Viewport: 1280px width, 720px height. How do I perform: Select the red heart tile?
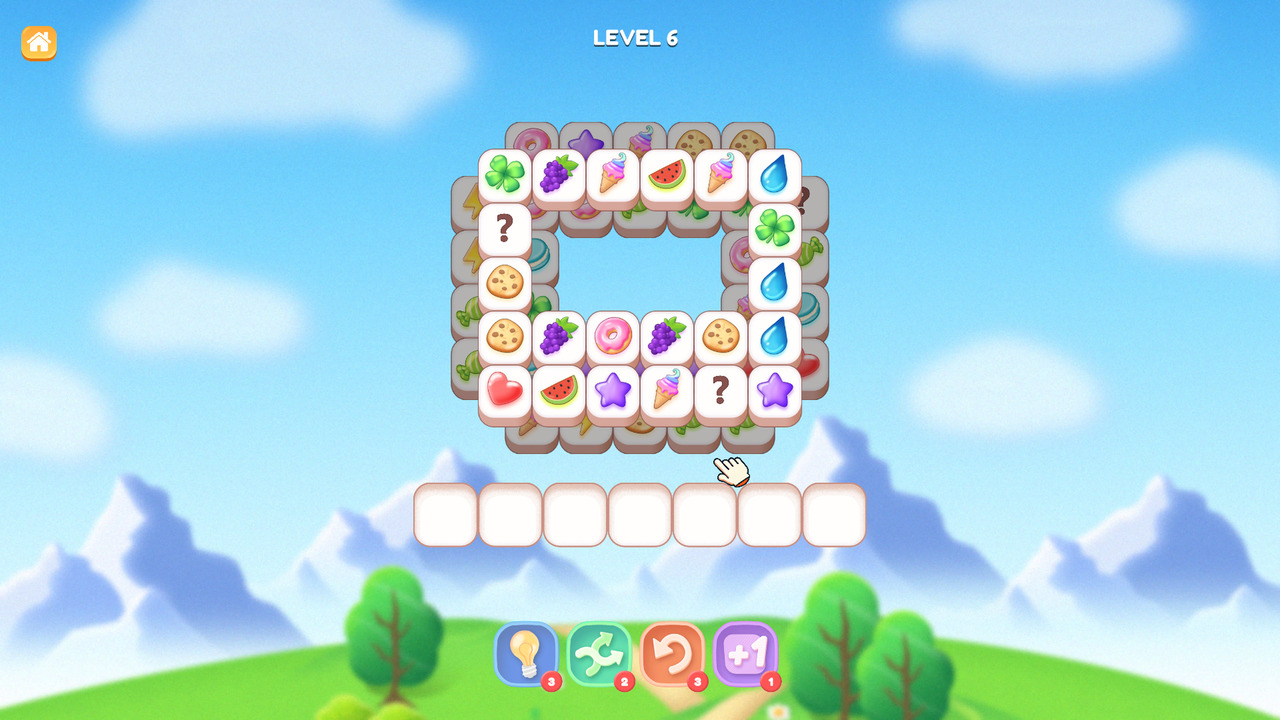pyautogui.click(x=505, y=390)
